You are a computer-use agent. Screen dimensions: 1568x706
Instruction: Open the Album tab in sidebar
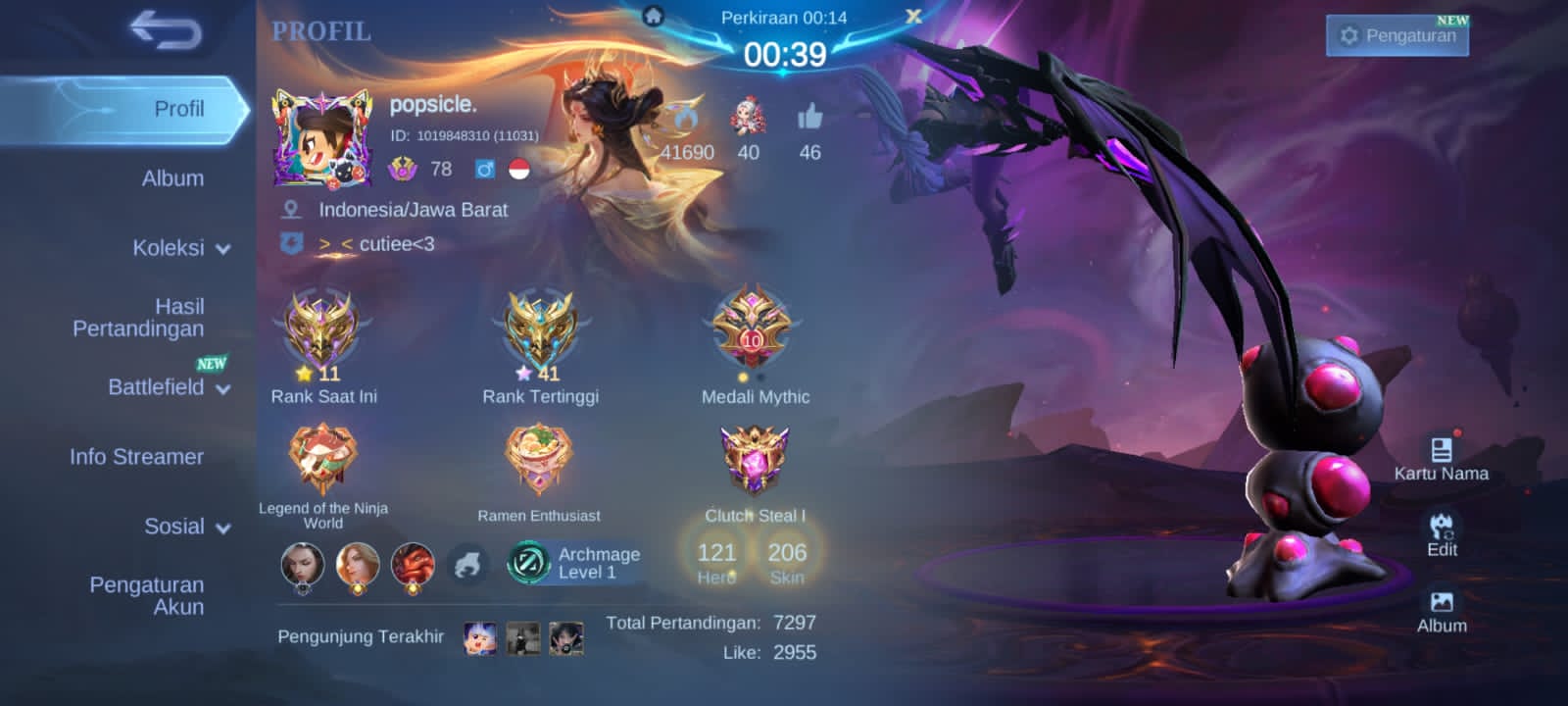(x=172, y=178)
